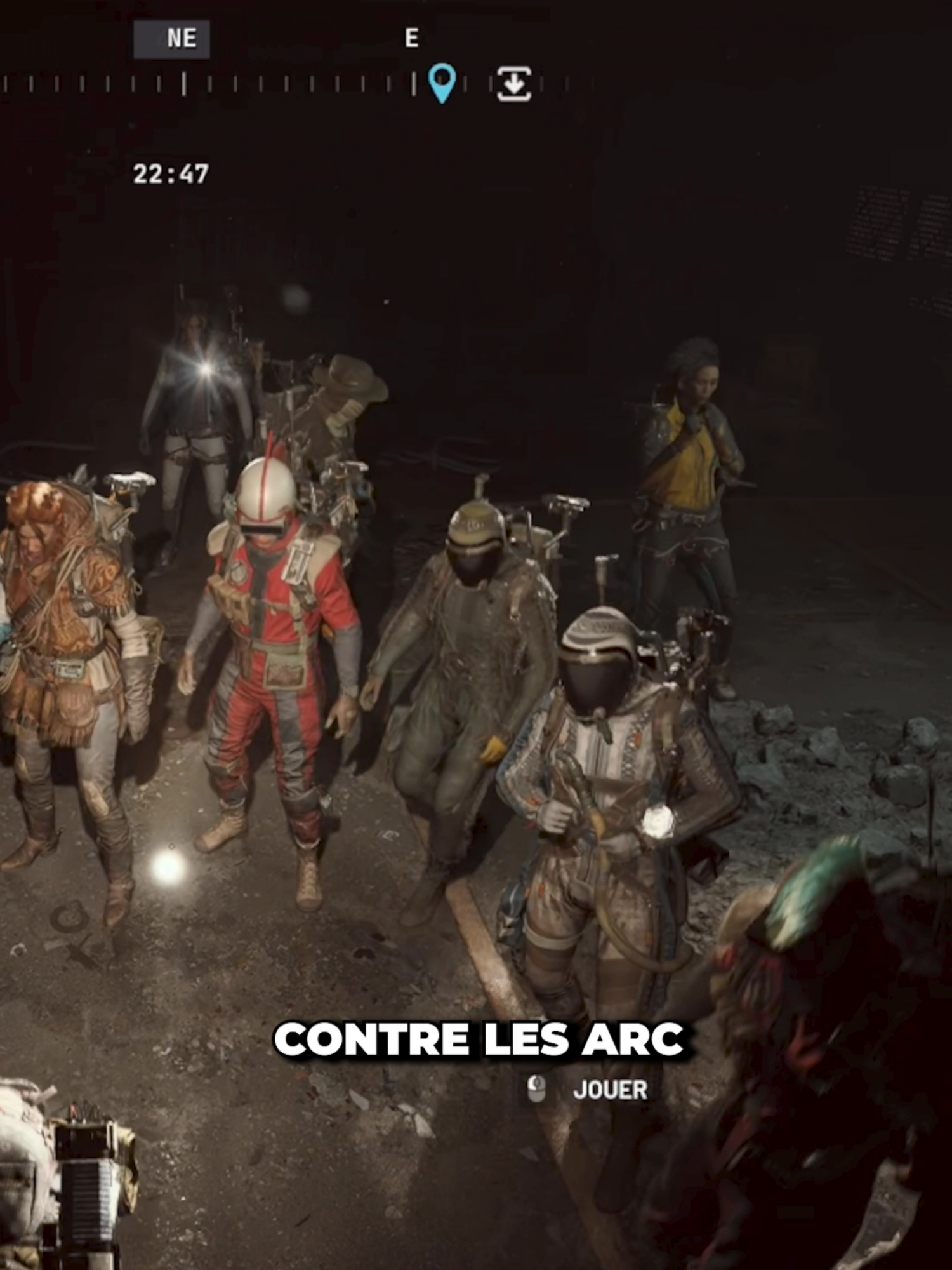952x1270 pixels.
Task: Click the E marker on the compass bar
Action: 413,37
